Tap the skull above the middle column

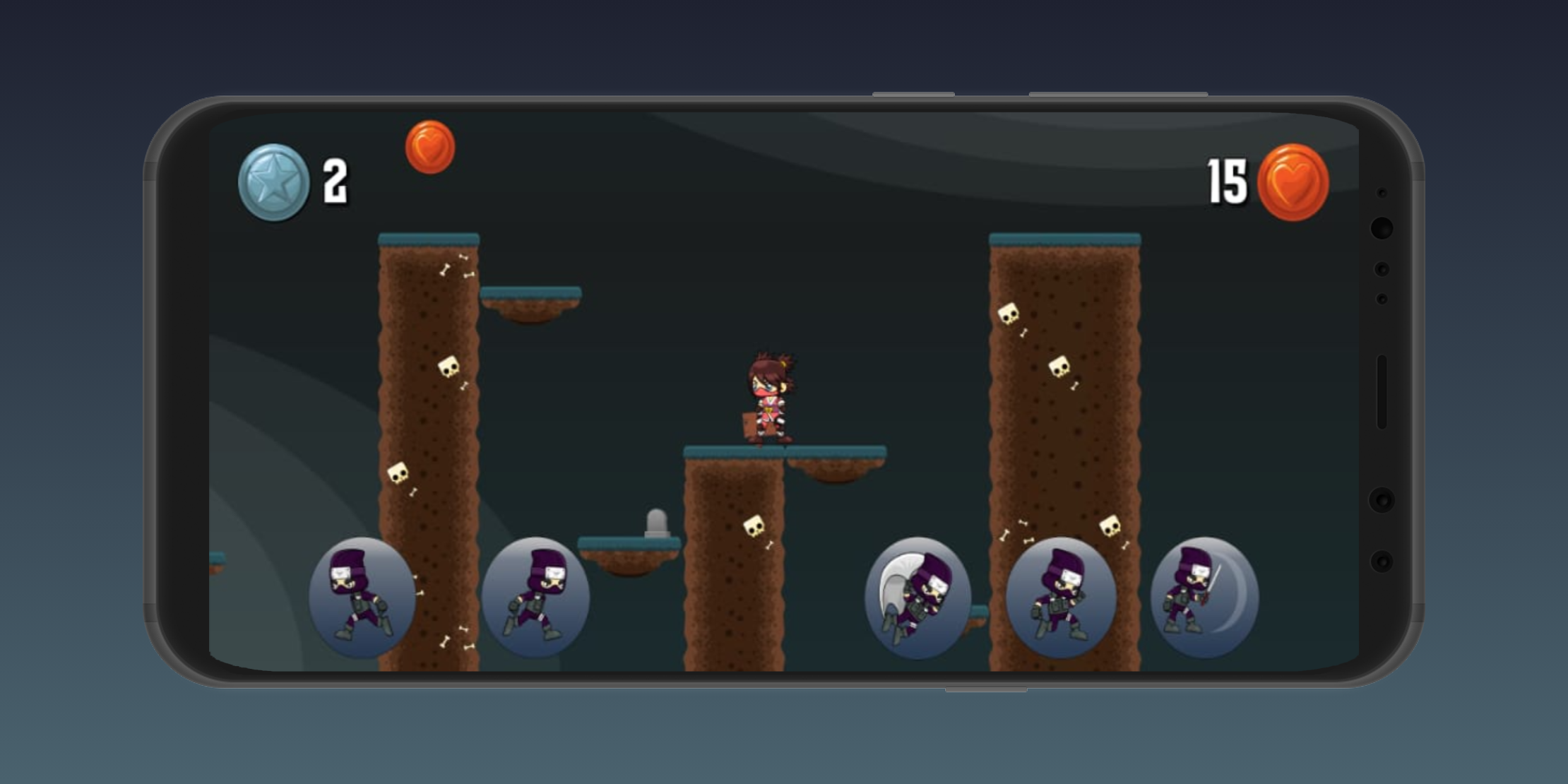(754, 526)
